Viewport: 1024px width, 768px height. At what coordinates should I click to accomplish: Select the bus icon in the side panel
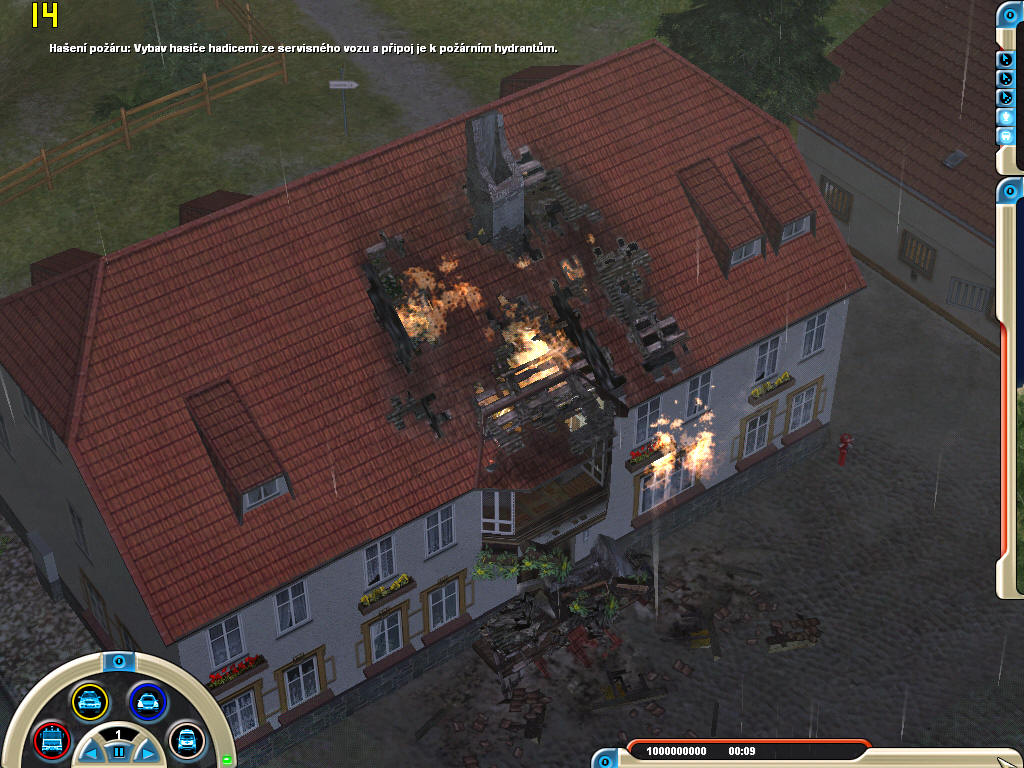[1007, 136]
